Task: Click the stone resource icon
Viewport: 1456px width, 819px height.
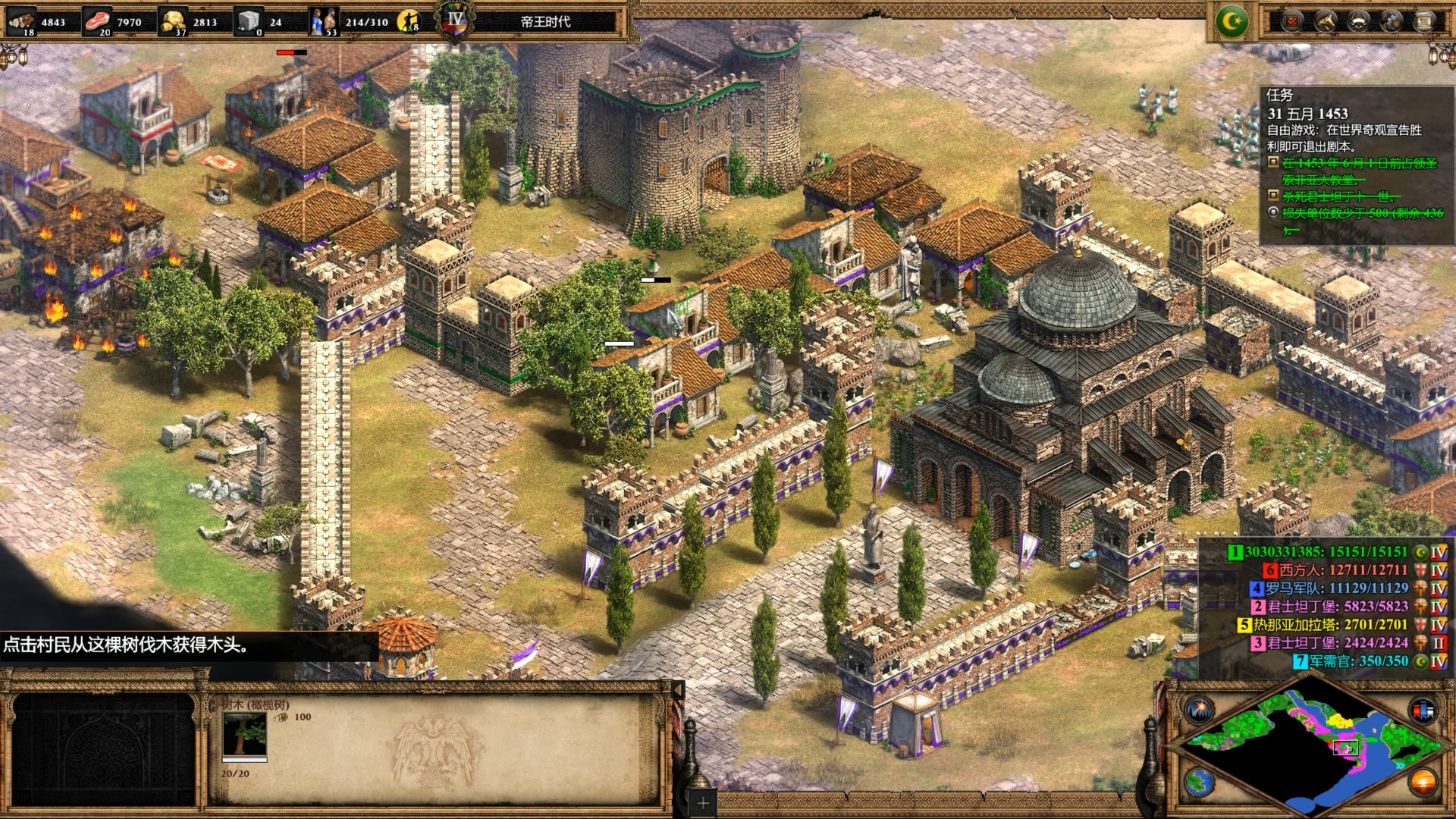Action: point(247,20)
